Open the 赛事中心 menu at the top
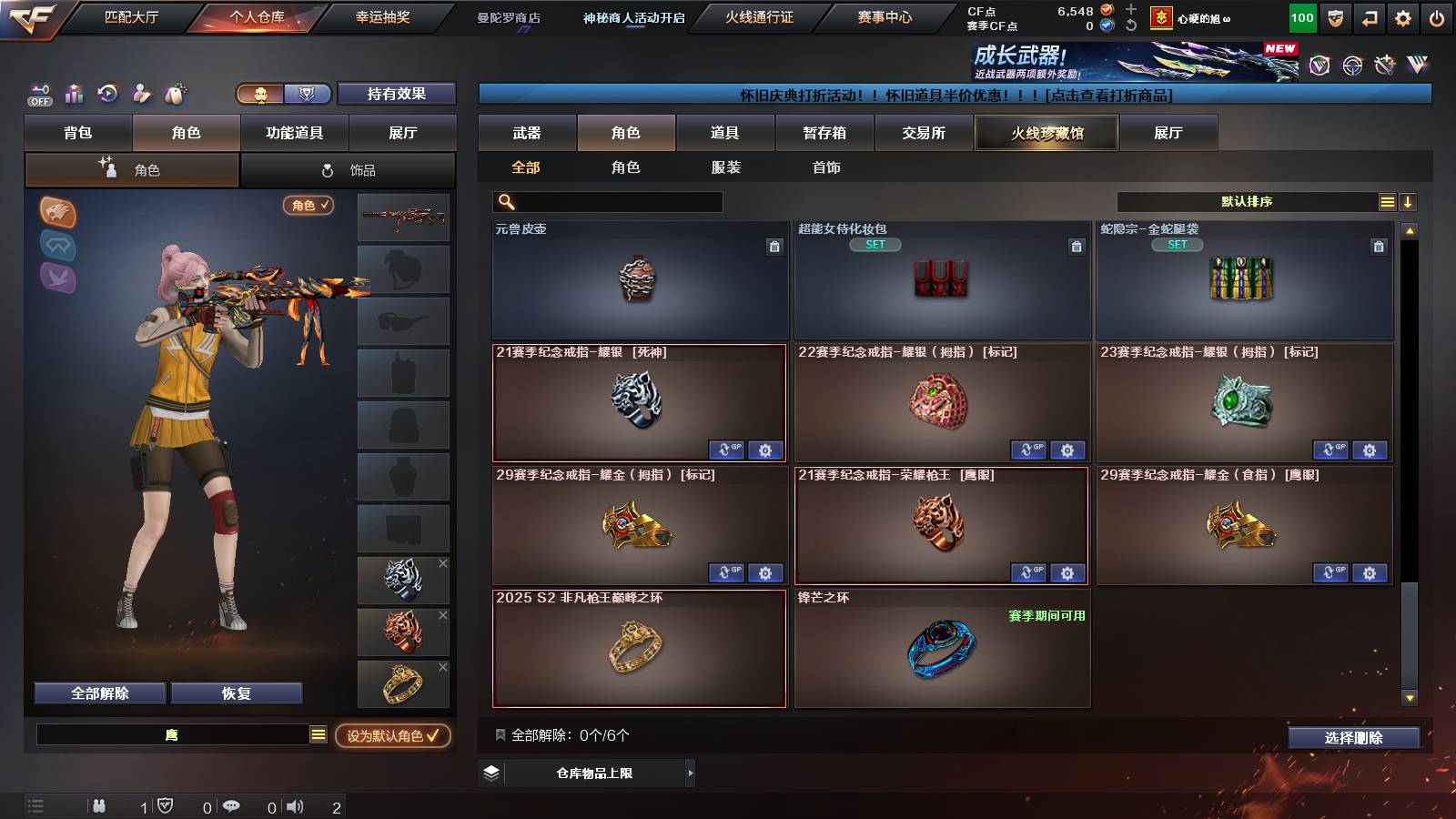1456x819 pixels. pyautogui.click(x=885, y=16)
